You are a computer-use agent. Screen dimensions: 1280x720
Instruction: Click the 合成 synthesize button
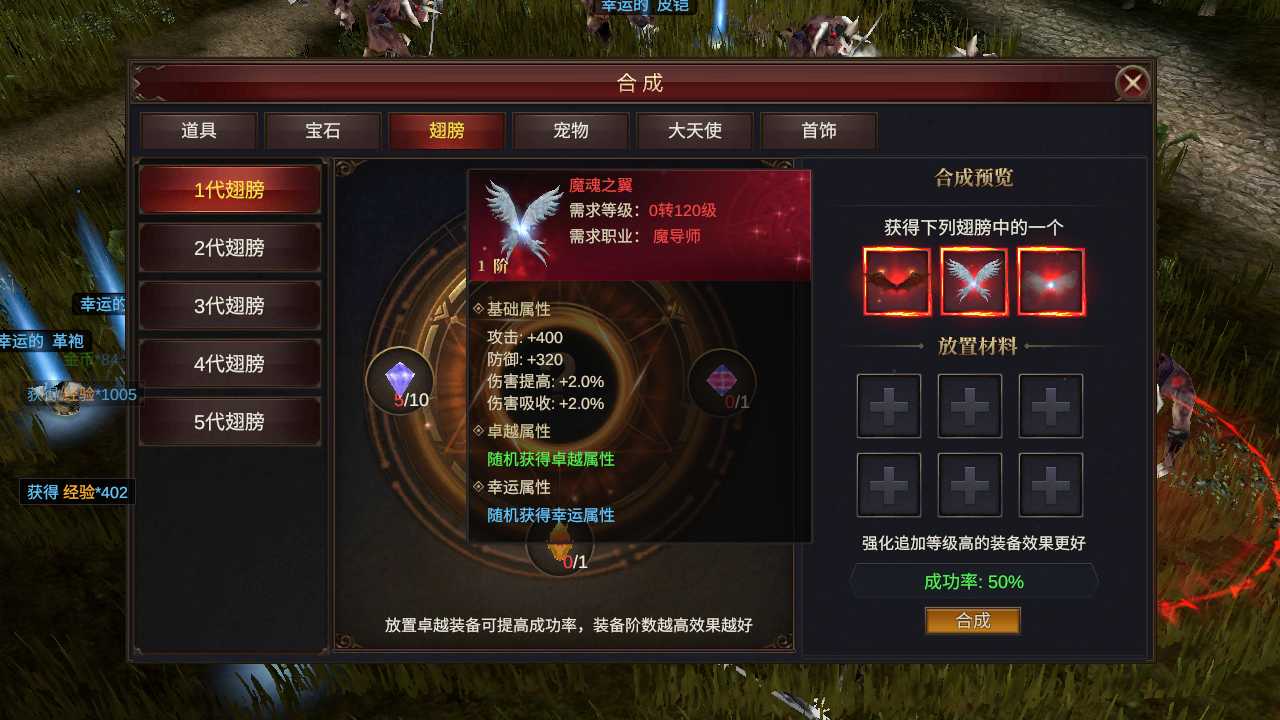pos(972,620)
